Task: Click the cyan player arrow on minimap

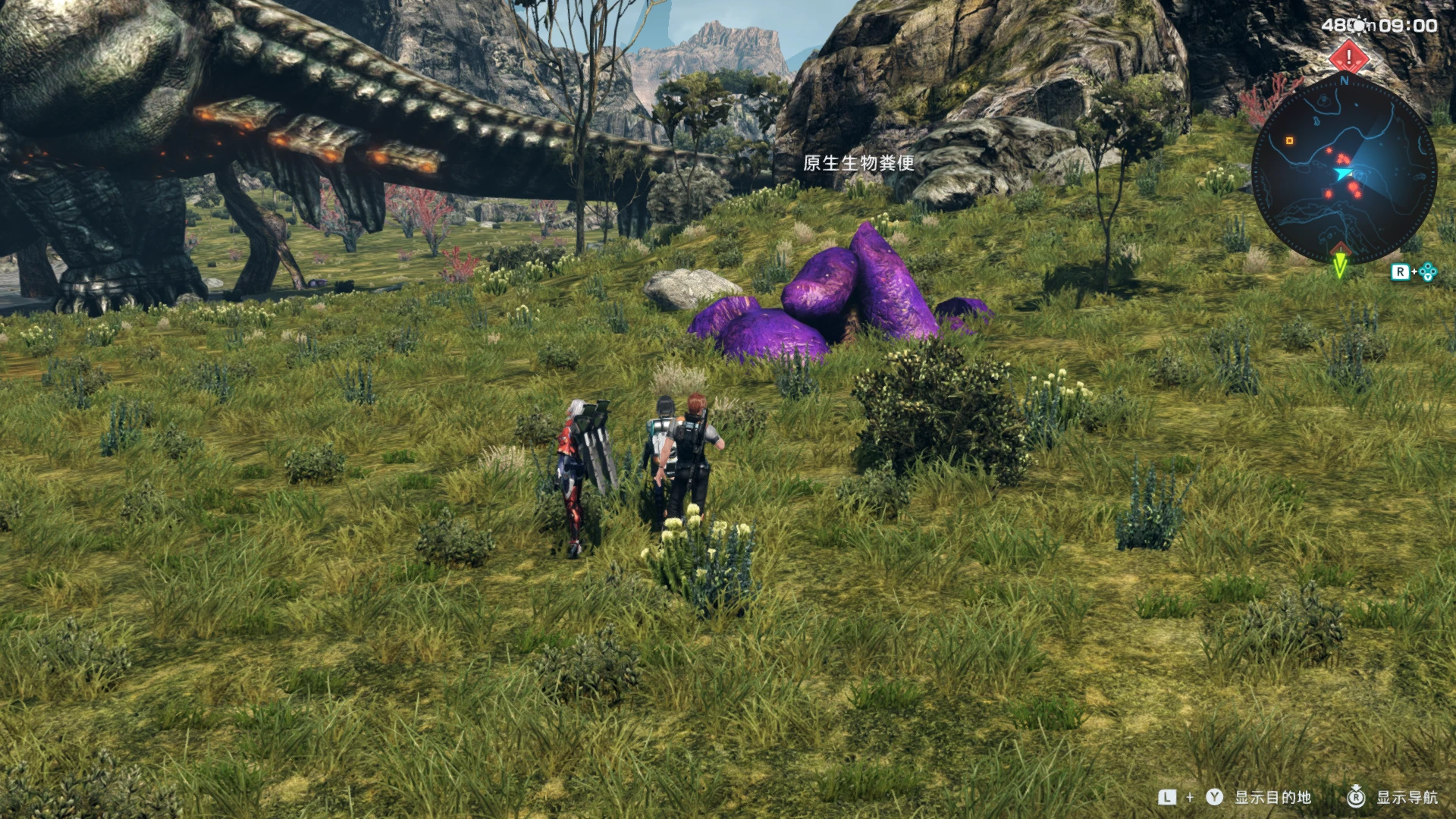Action: click(x=1343, y=174)
